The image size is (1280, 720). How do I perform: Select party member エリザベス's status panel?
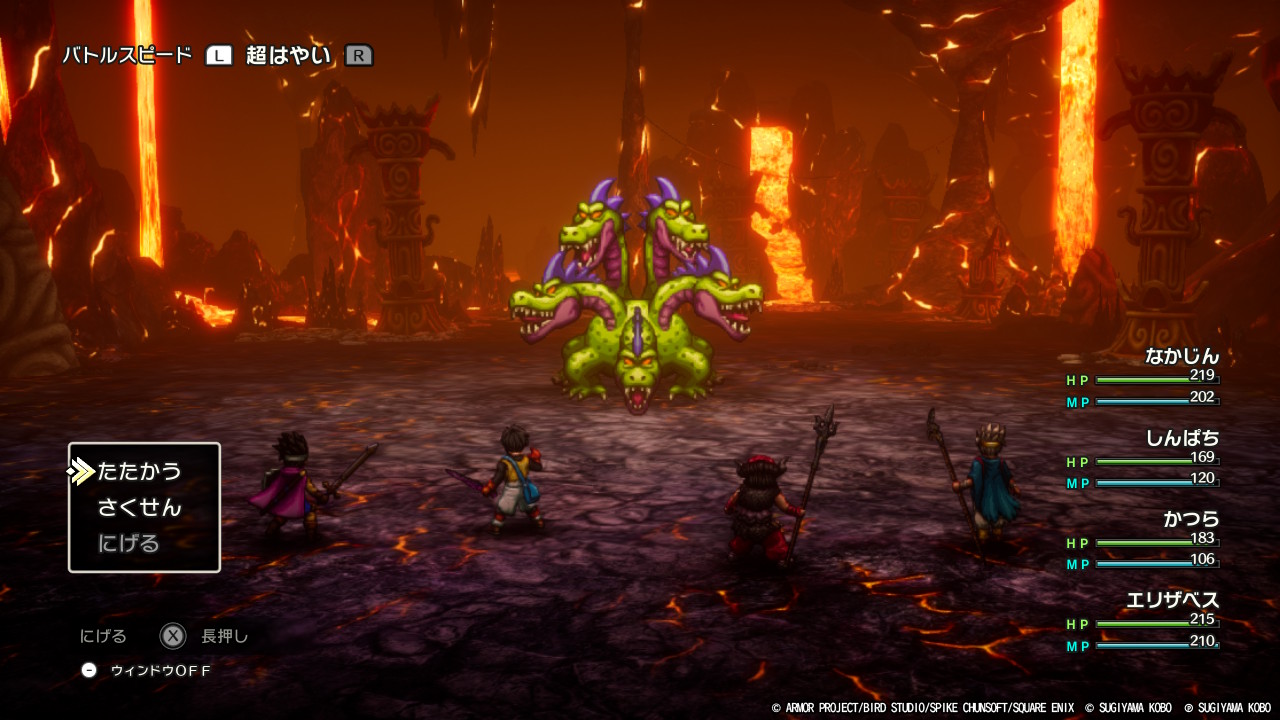tap(1144, 622)
